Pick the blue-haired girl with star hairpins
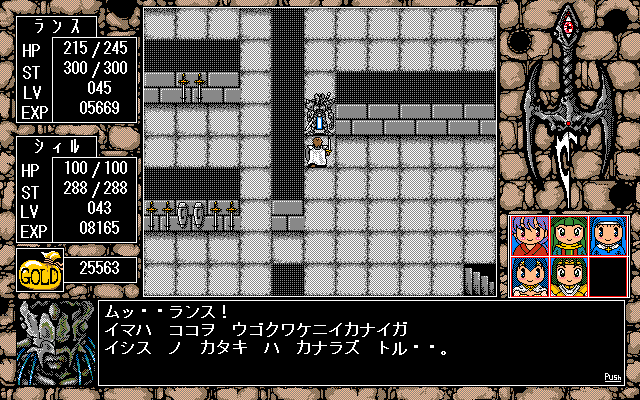Screen dimensions: 640x400 point(529,276)
